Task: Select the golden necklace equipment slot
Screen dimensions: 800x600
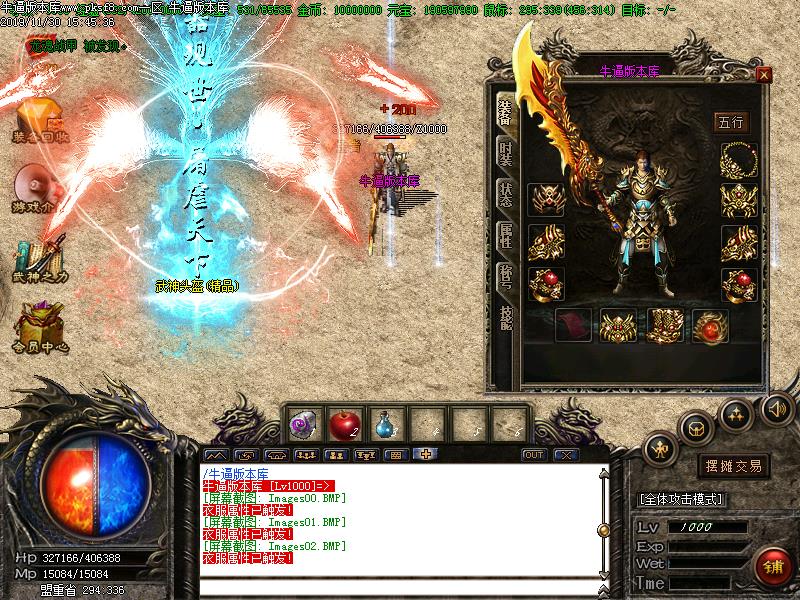Action: coord(739,159)
